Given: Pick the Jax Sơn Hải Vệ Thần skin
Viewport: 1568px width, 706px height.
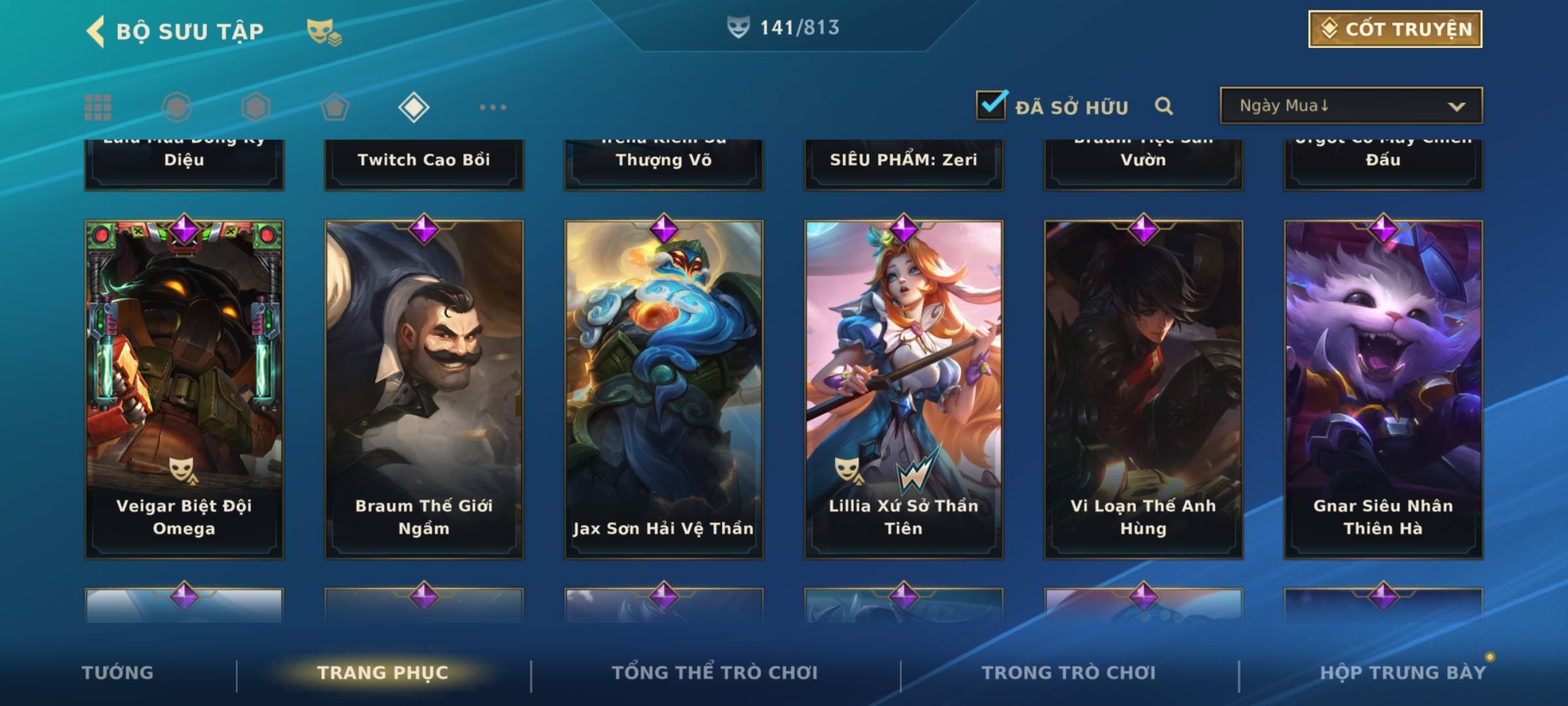Looking at the screenshot, I should 664,389.
